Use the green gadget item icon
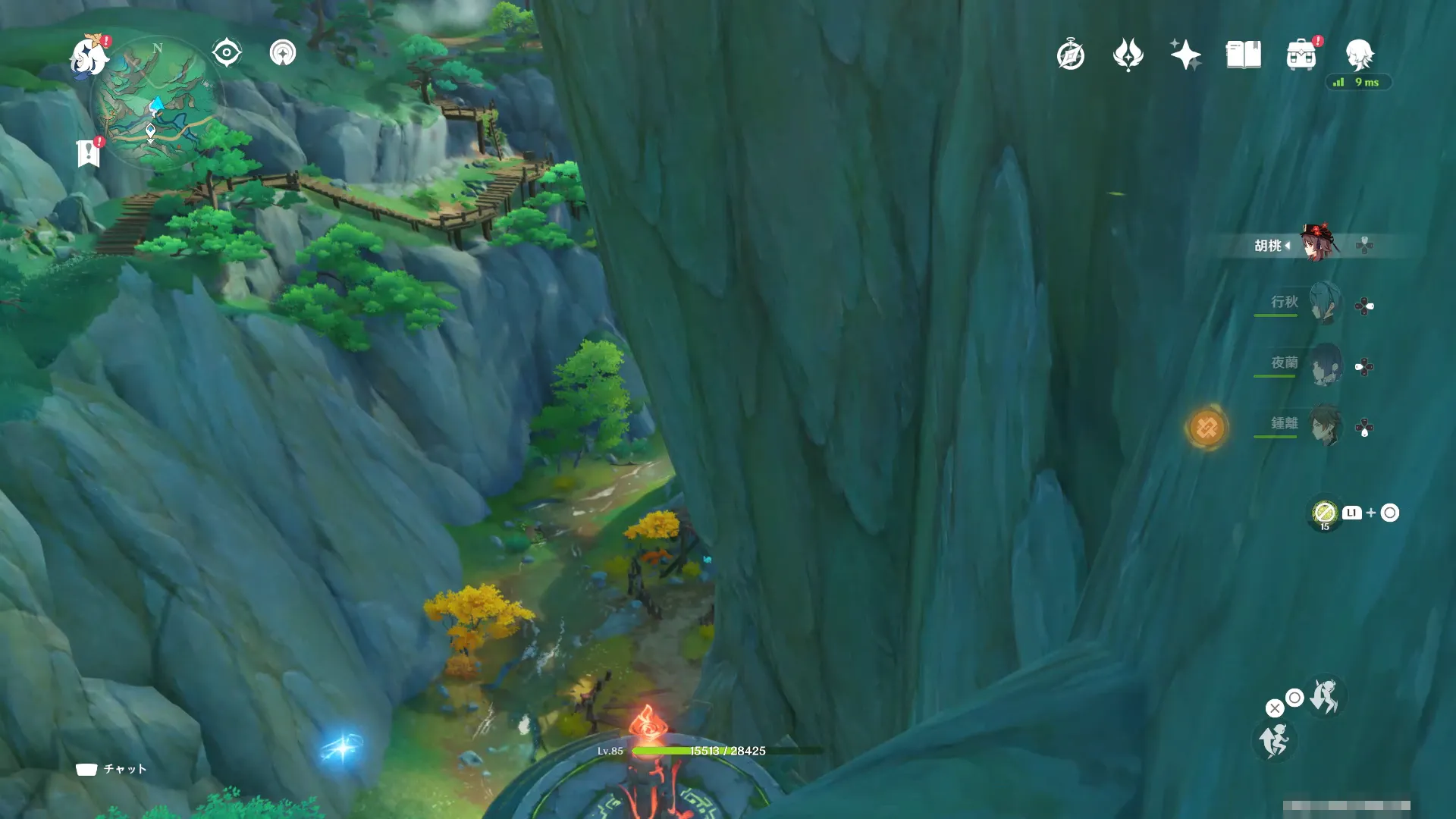 click(1325, 513)
